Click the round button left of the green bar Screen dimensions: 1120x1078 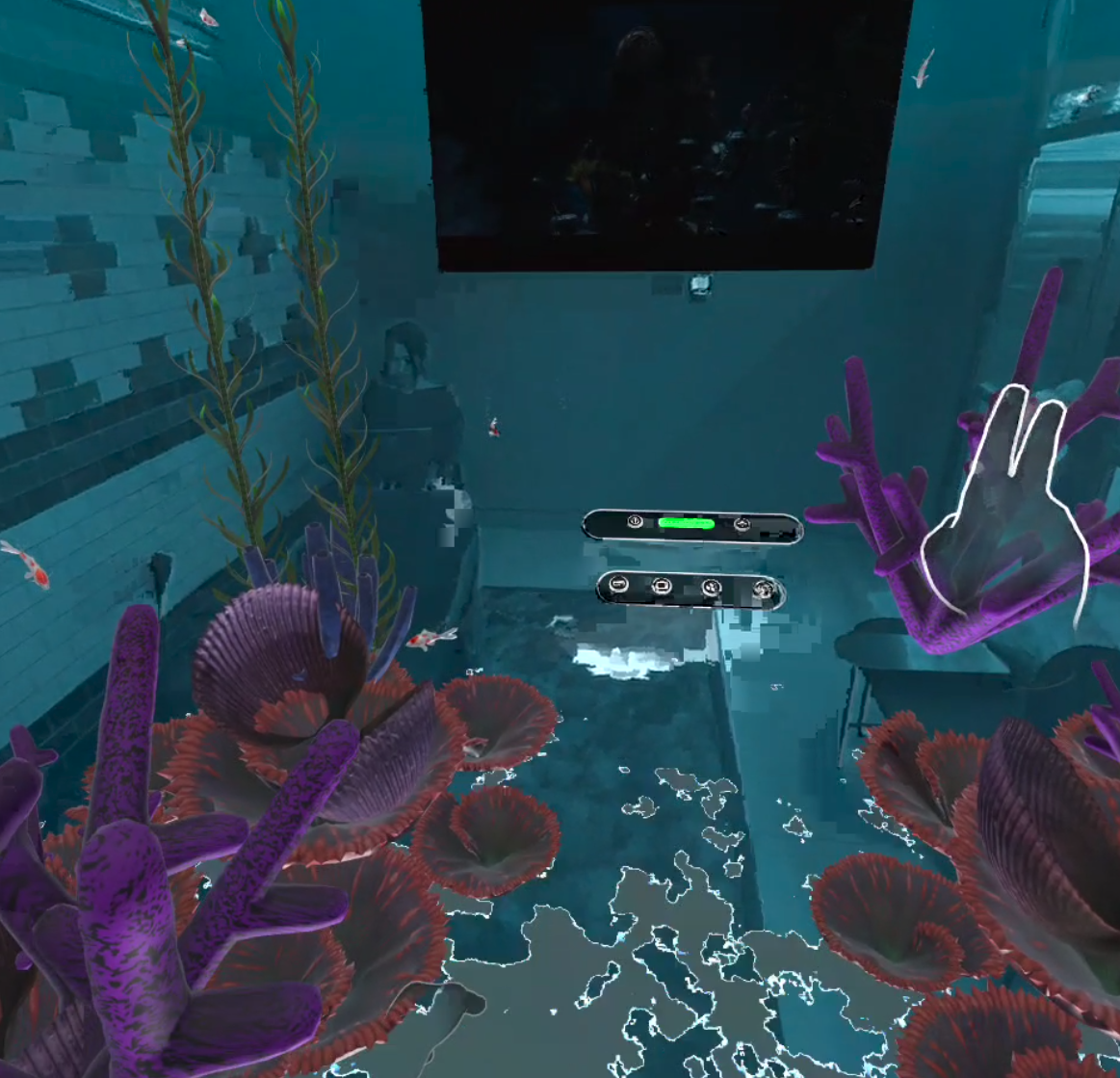click(635, 521)
